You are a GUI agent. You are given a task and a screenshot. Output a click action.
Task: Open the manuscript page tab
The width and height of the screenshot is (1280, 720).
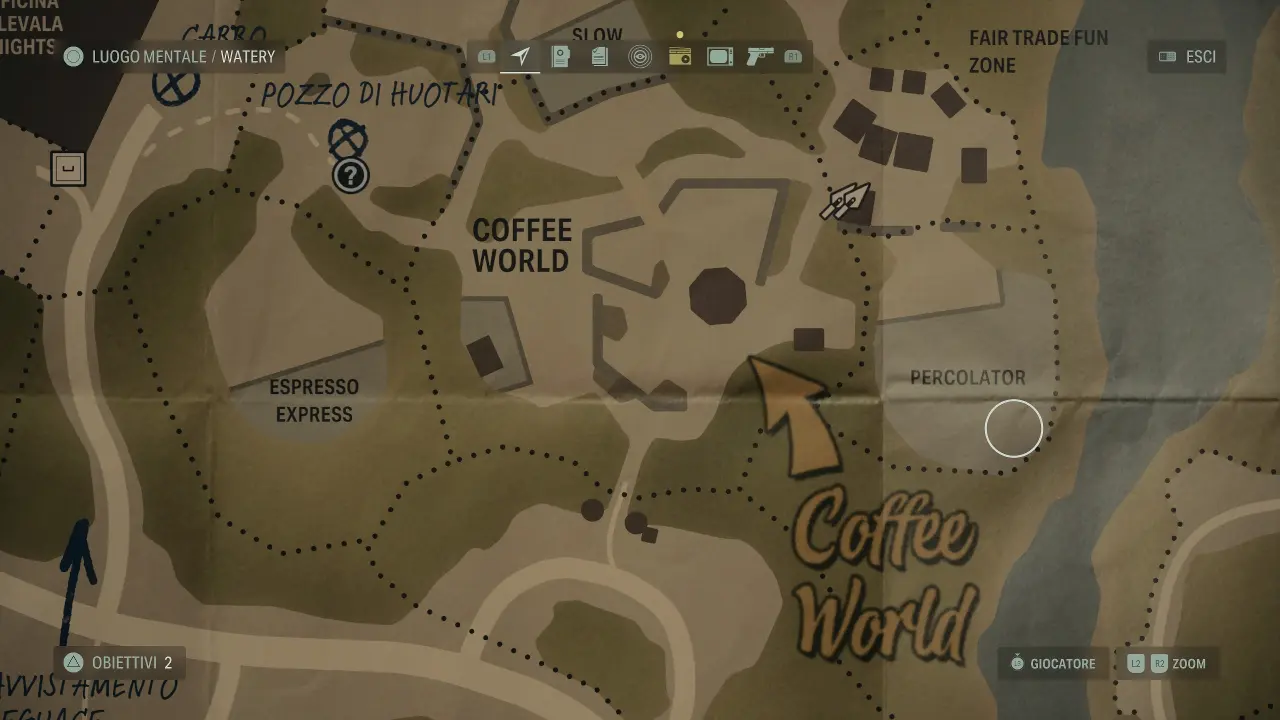coord(560,57)
